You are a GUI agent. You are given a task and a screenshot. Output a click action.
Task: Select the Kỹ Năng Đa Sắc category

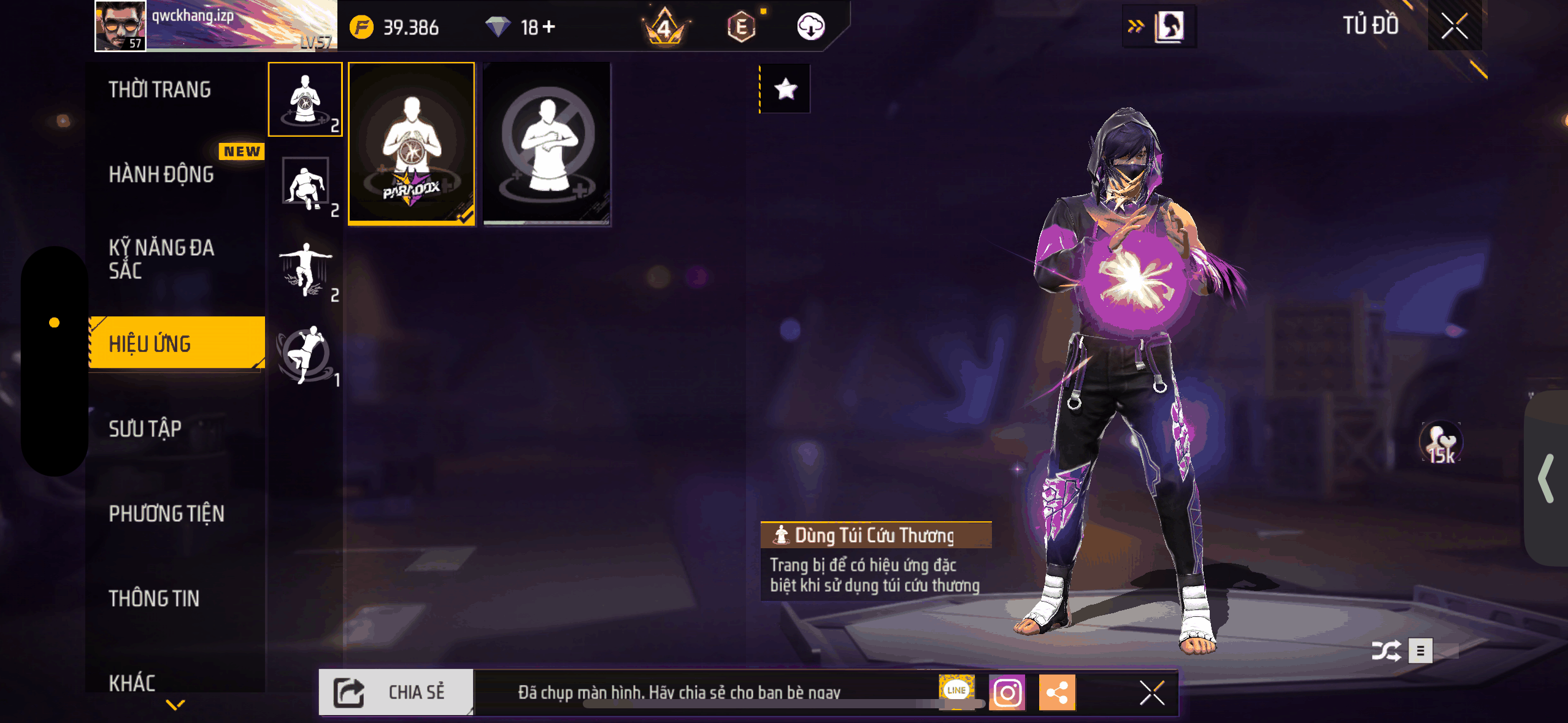[x=161, y=259]
